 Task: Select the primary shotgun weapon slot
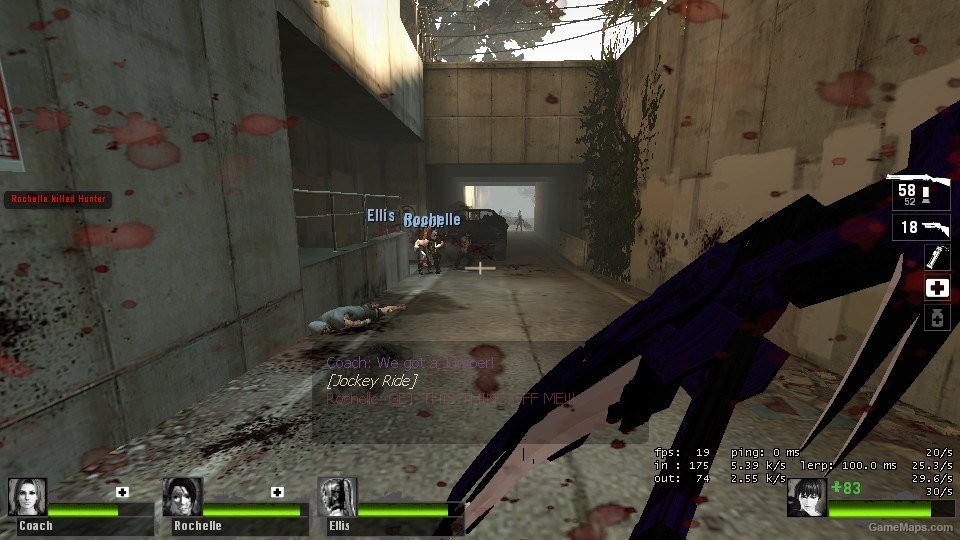pyautogui.click(x=920, y=193)
